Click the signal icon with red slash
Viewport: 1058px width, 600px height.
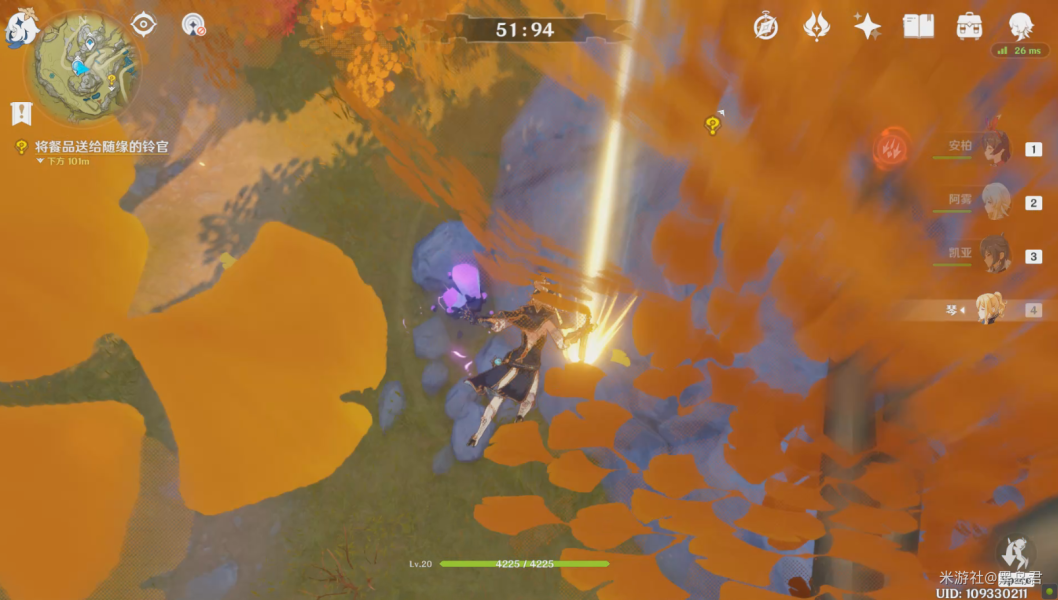point(193,25)
